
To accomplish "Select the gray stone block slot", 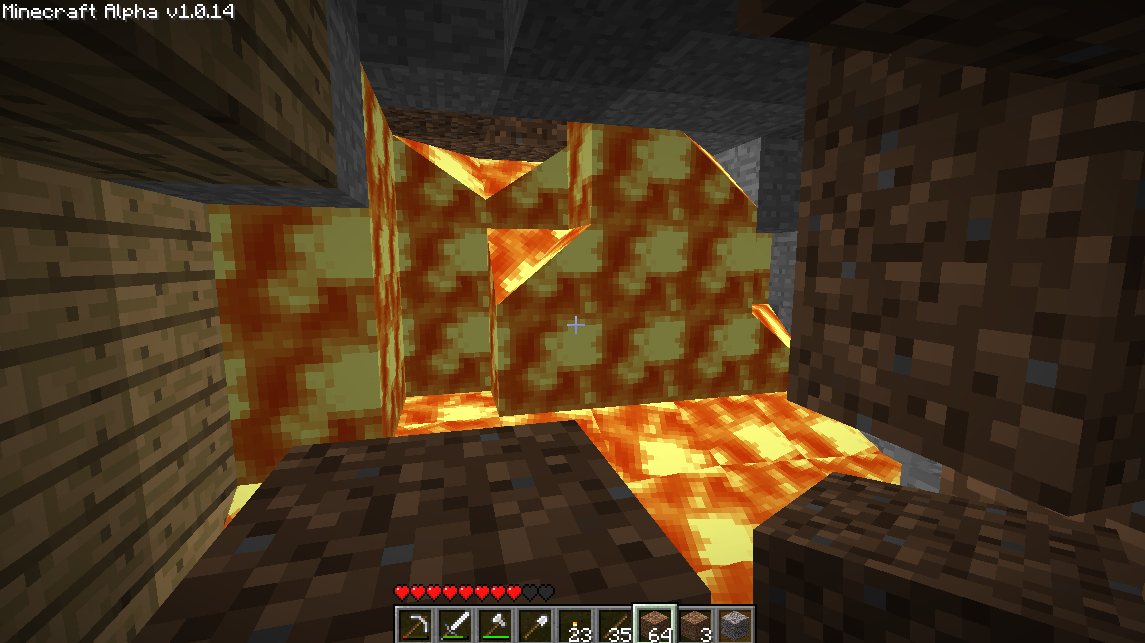I will pyautogui.click(x=734, y=624).
